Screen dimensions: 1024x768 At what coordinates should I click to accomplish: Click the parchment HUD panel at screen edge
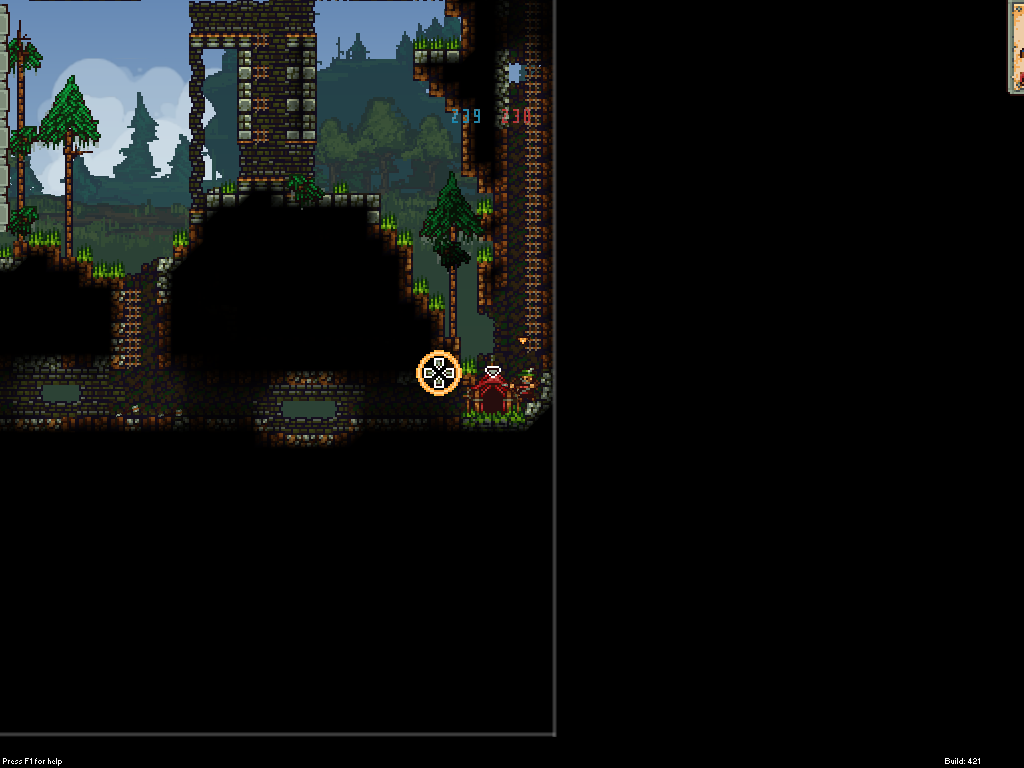(1016, 47)
